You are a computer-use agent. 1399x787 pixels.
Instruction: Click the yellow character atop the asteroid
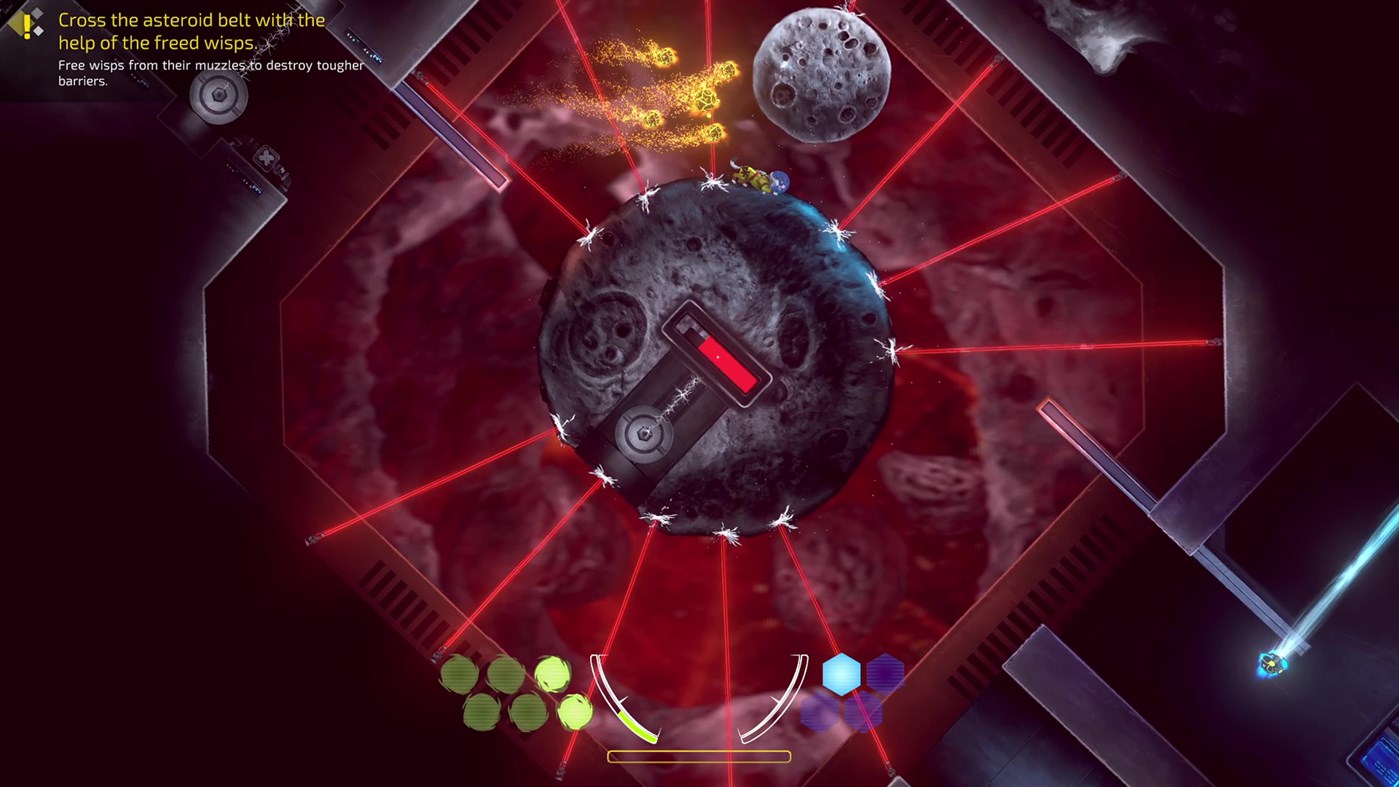pyautogui.click(x=753, y=176)
